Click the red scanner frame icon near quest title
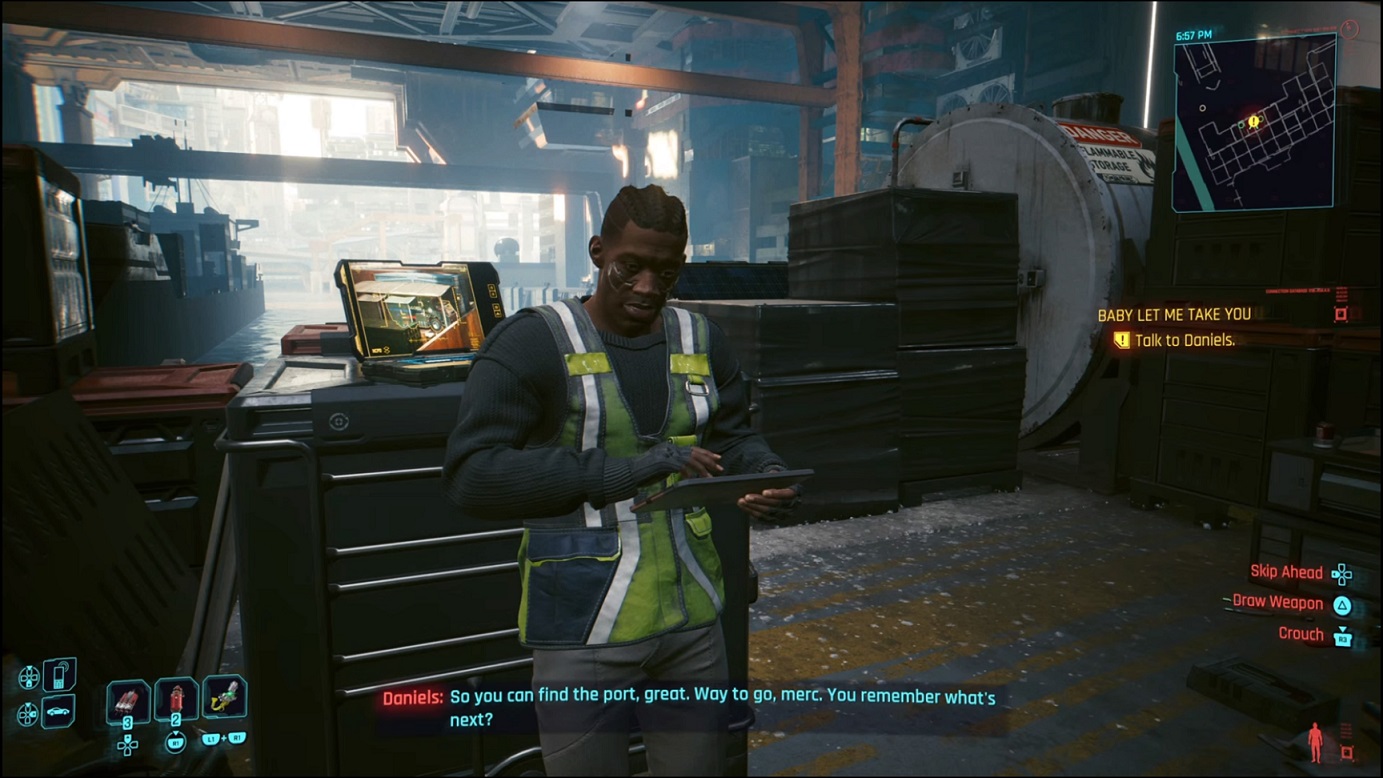 click(1340, 313)
